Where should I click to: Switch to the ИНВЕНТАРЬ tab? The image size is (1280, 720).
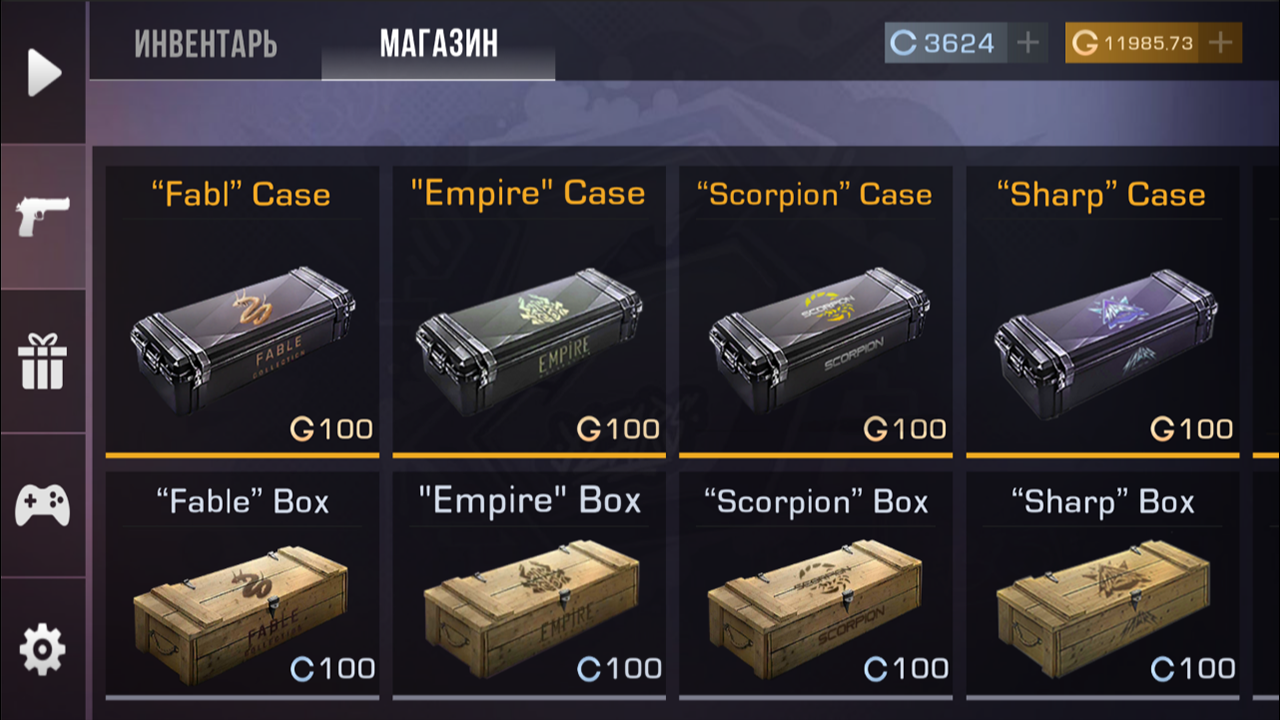(x=206, y=44)
